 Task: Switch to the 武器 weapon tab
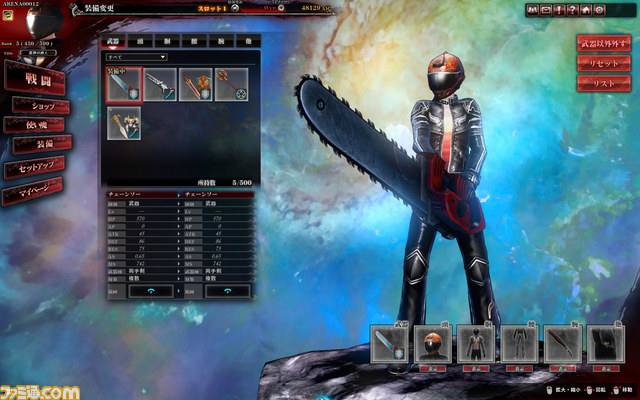click(x=112, y=42)
